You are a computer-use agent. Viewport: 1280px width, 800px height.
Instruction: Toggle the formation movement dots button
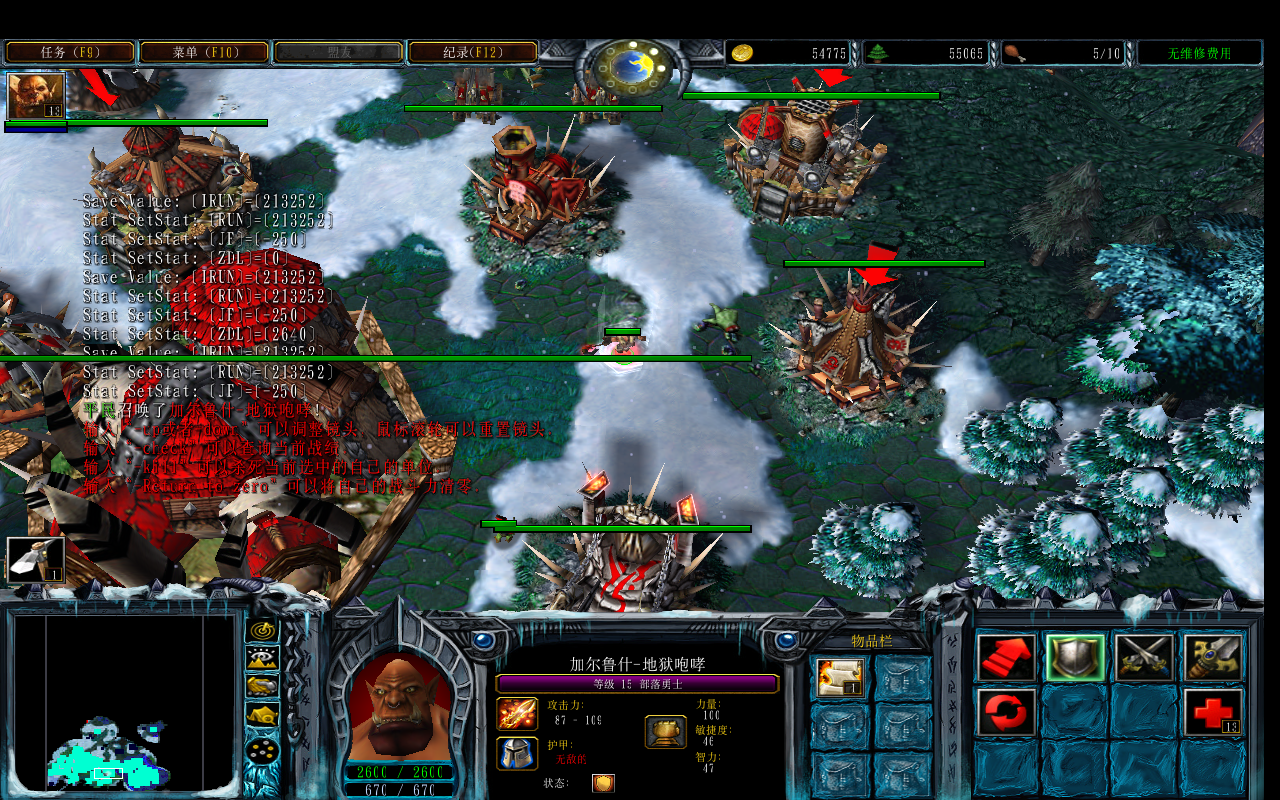coord(262,748)
